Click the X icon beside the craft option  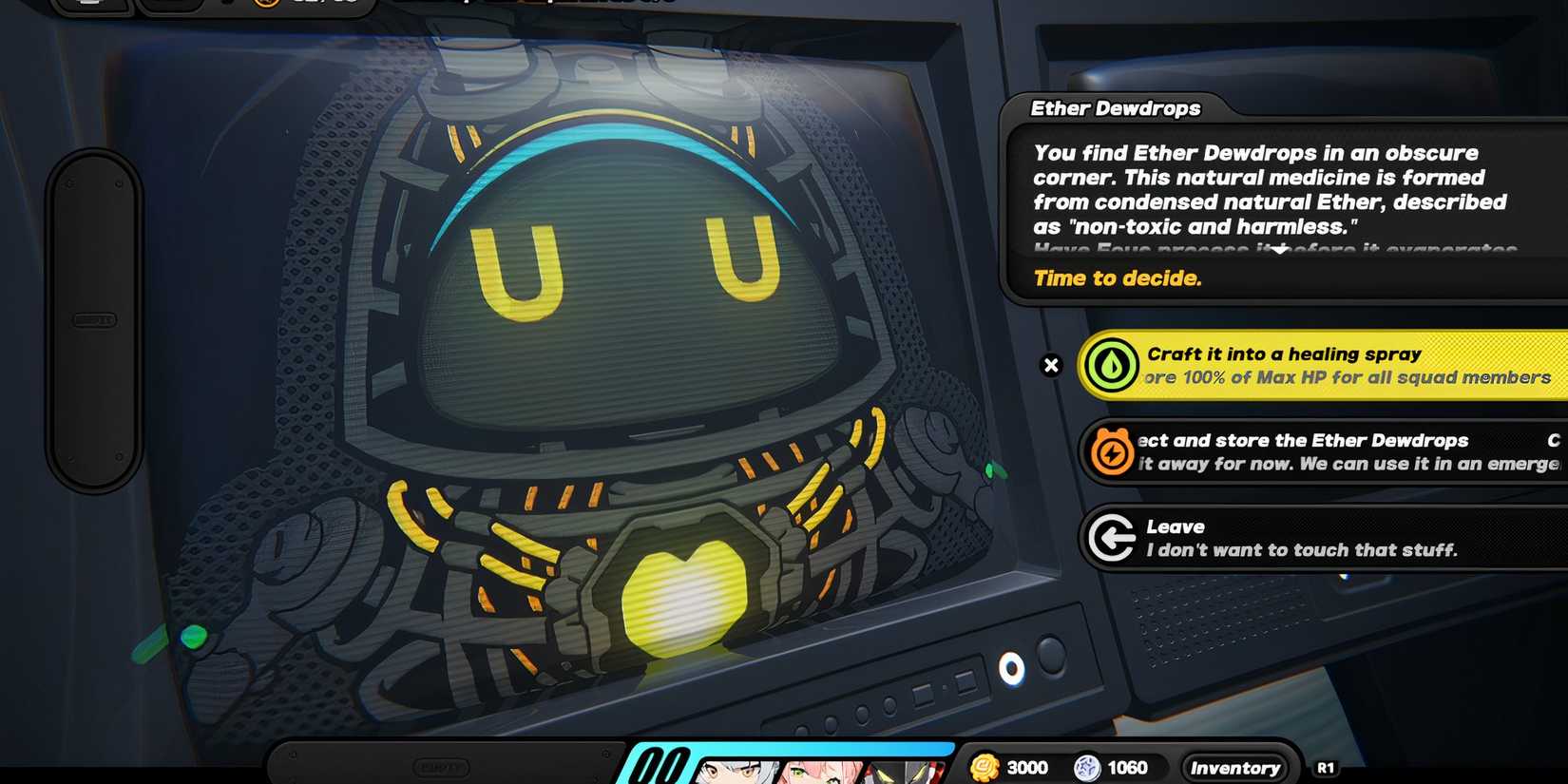click(1051, 365)
